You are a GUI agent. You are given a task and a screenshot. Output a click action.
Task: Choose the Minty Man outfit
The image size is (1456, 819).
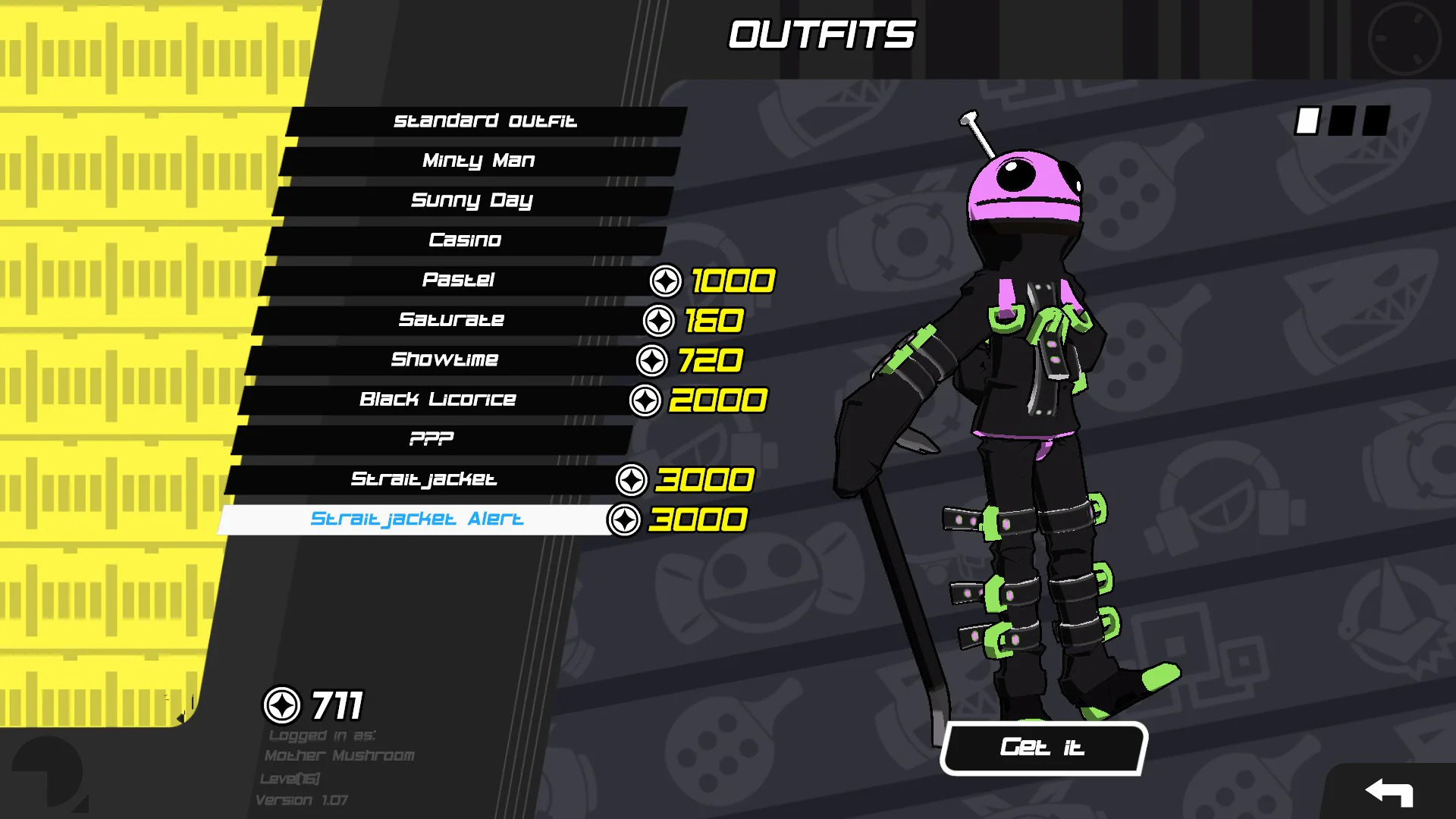[x=479, y=161]
